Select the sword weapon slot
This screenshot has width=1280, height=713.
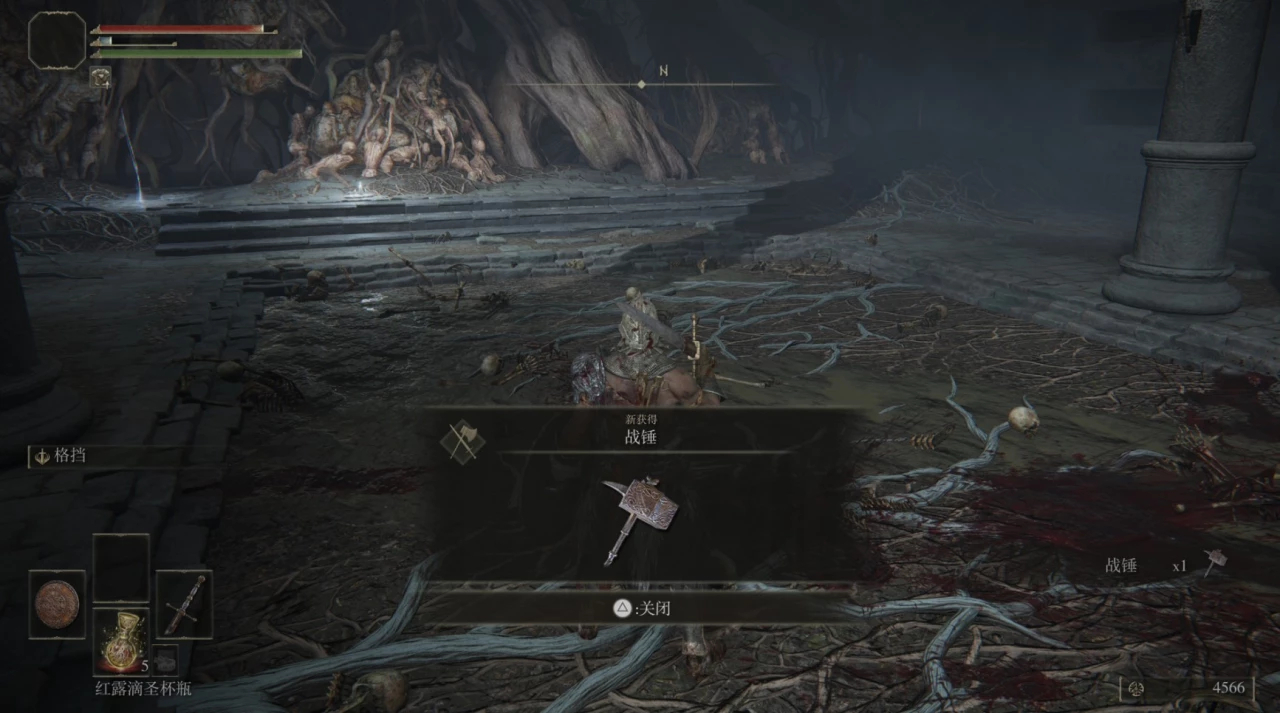pos(184,604)
